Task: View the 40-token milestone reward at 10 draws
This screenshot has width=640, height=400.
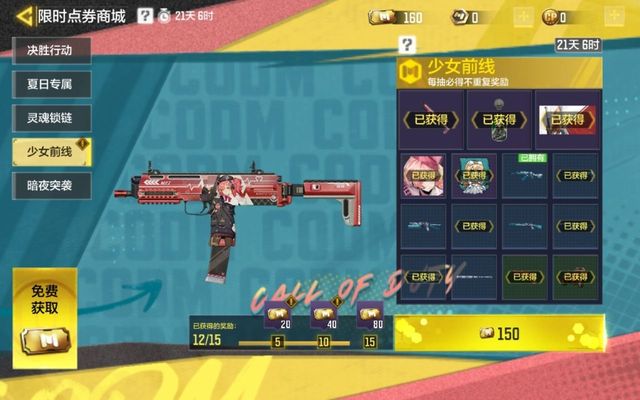Action: pos(324,317)
